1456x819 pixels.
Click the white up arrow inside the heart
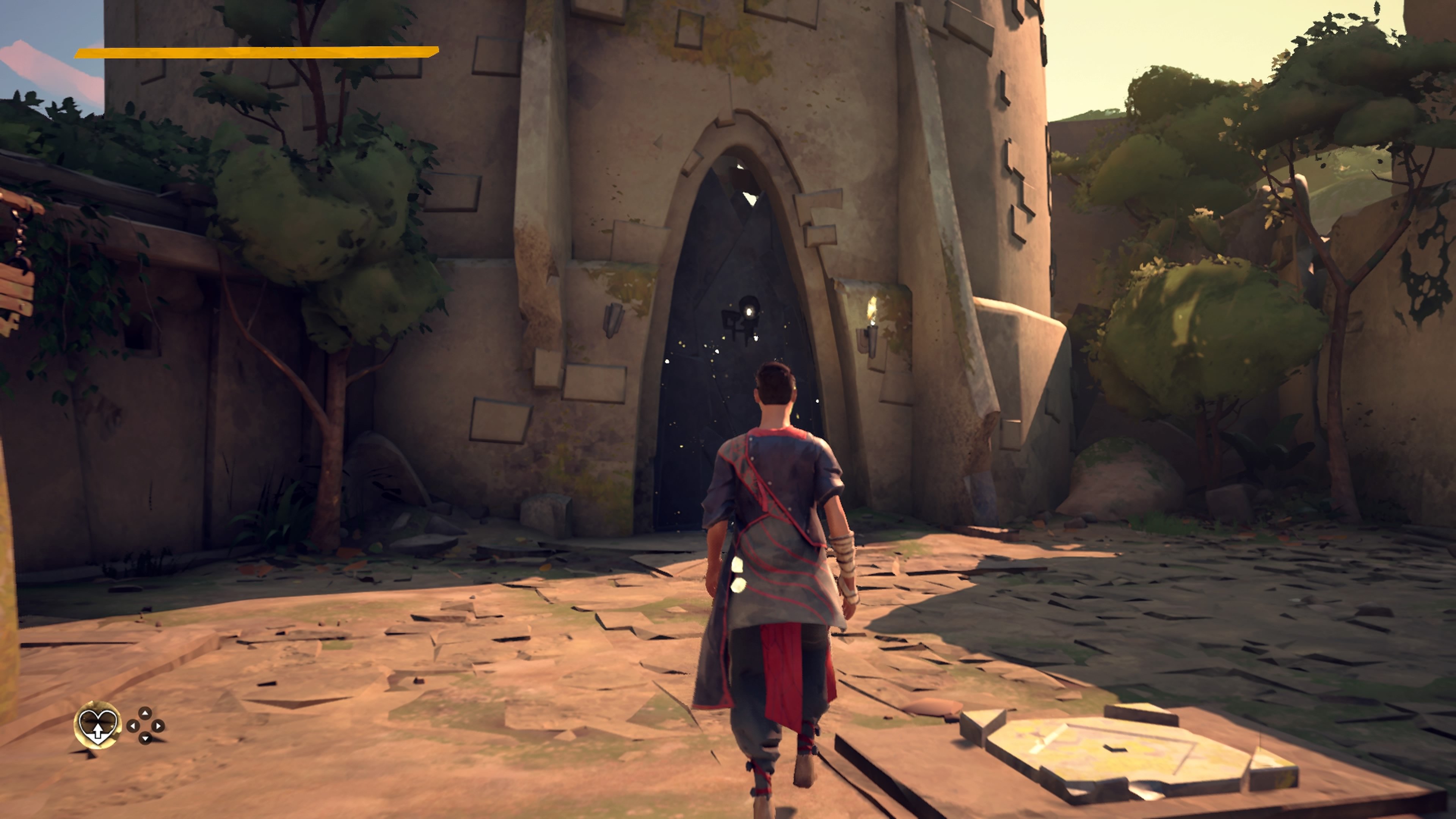98,732
